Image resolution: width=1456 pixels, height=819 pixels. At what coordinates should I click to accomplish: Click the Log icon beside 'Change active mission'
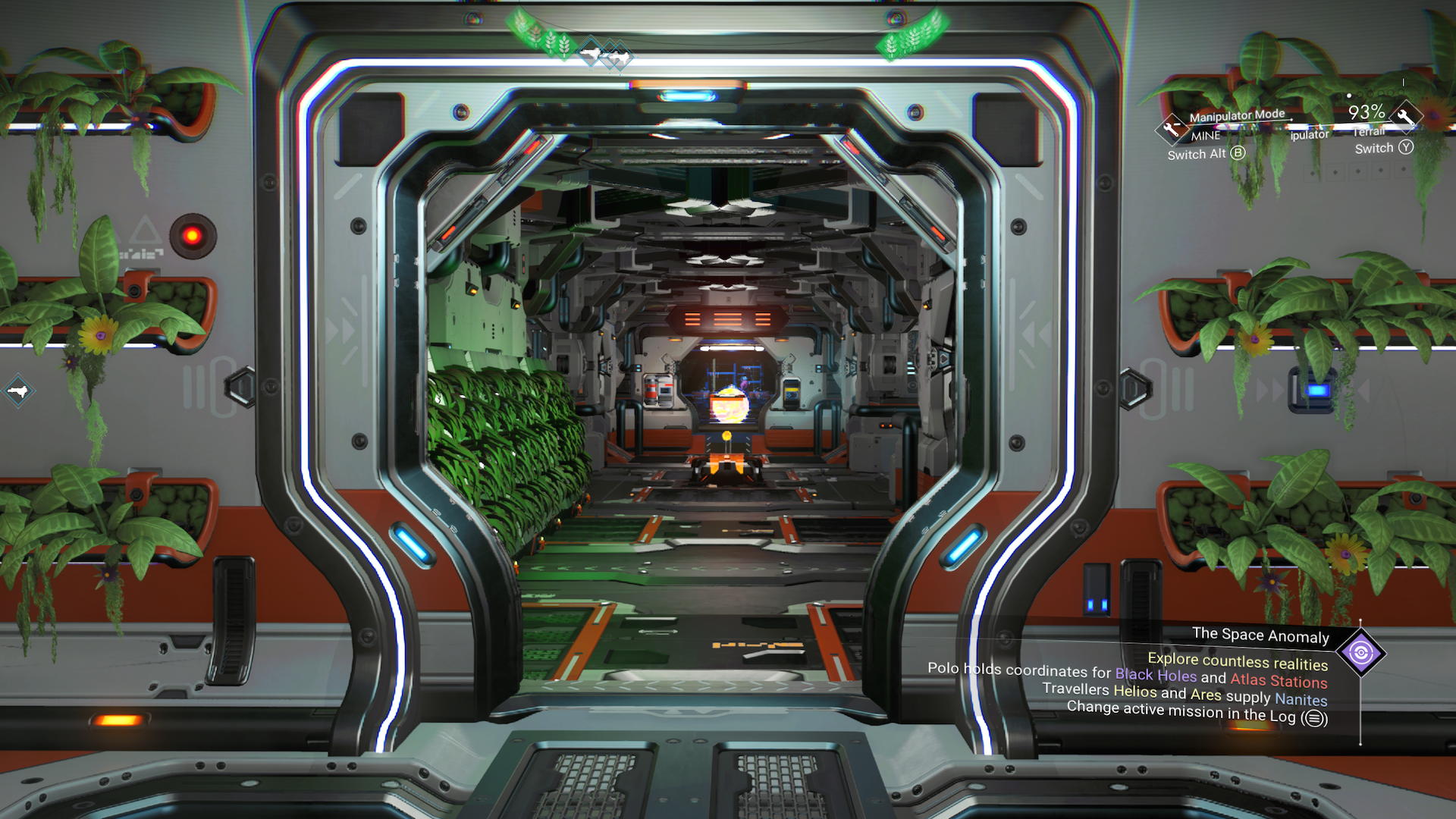[x=1316, y=718]
